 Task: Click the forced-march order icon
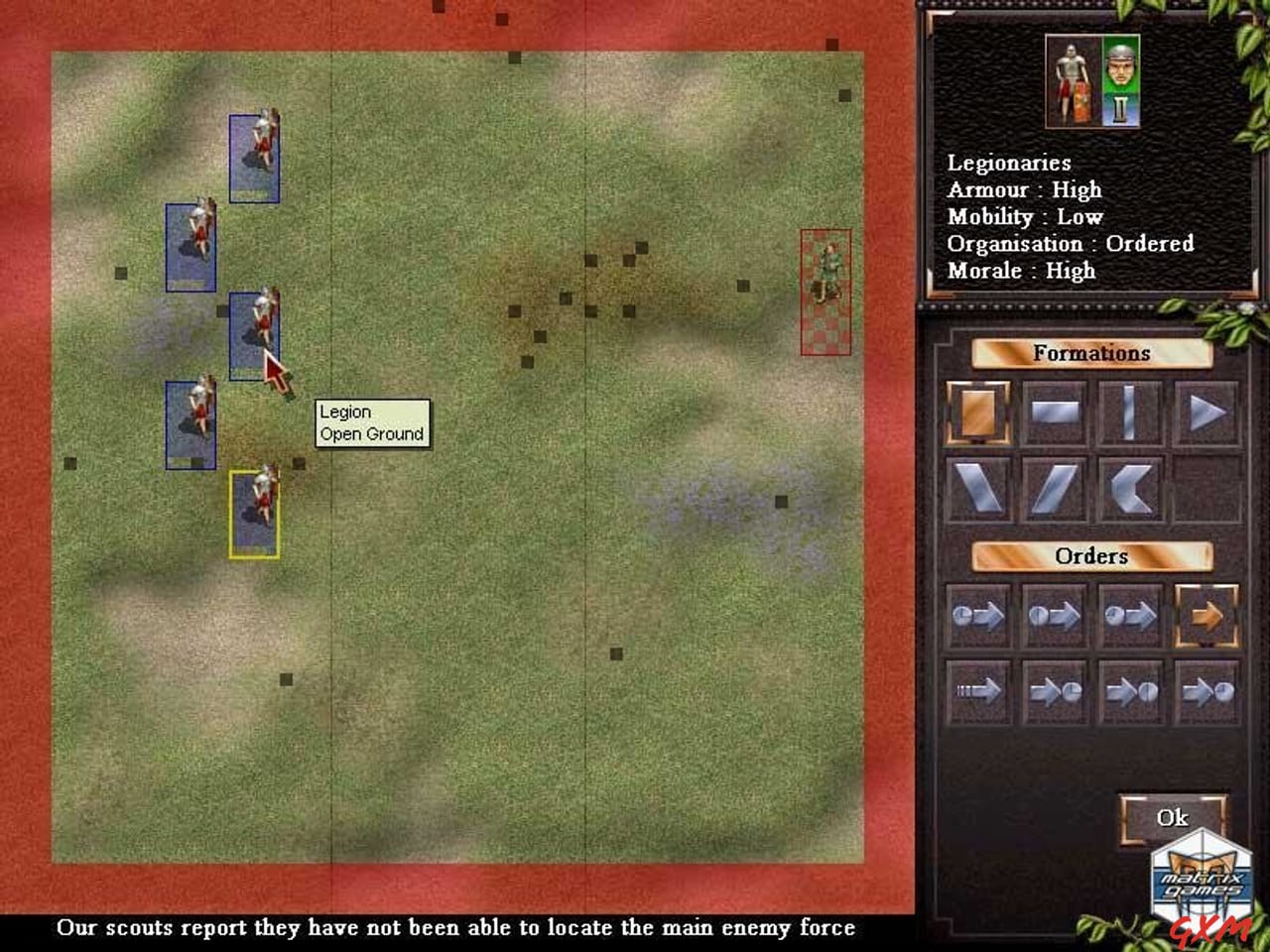[x=980, y=691]
